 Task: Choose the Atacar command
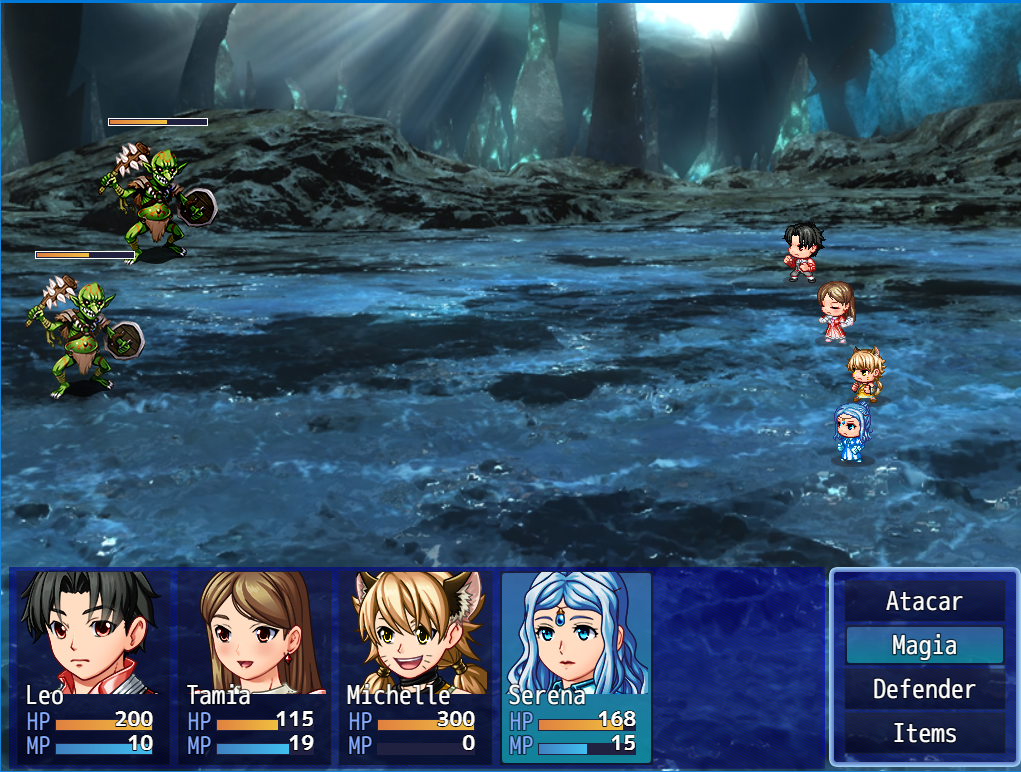click(924, 602)
